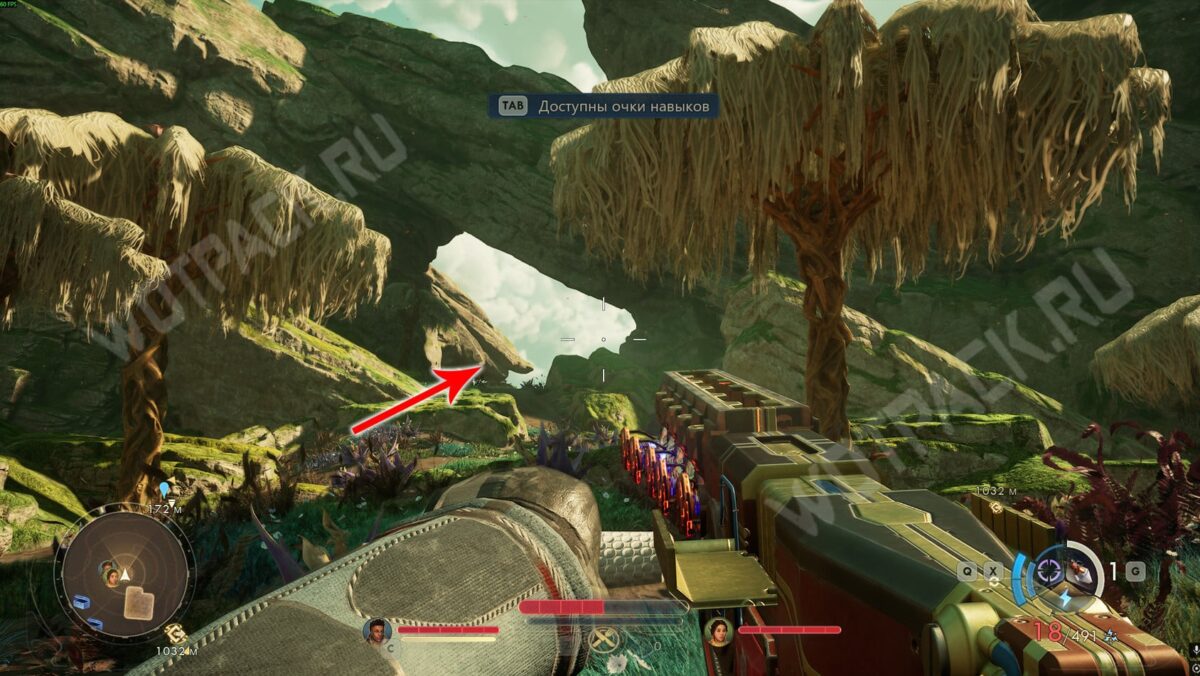Screen dimensions: 1200x676
Task: Choose the left male companion portrait
Action: click(376, 630)
